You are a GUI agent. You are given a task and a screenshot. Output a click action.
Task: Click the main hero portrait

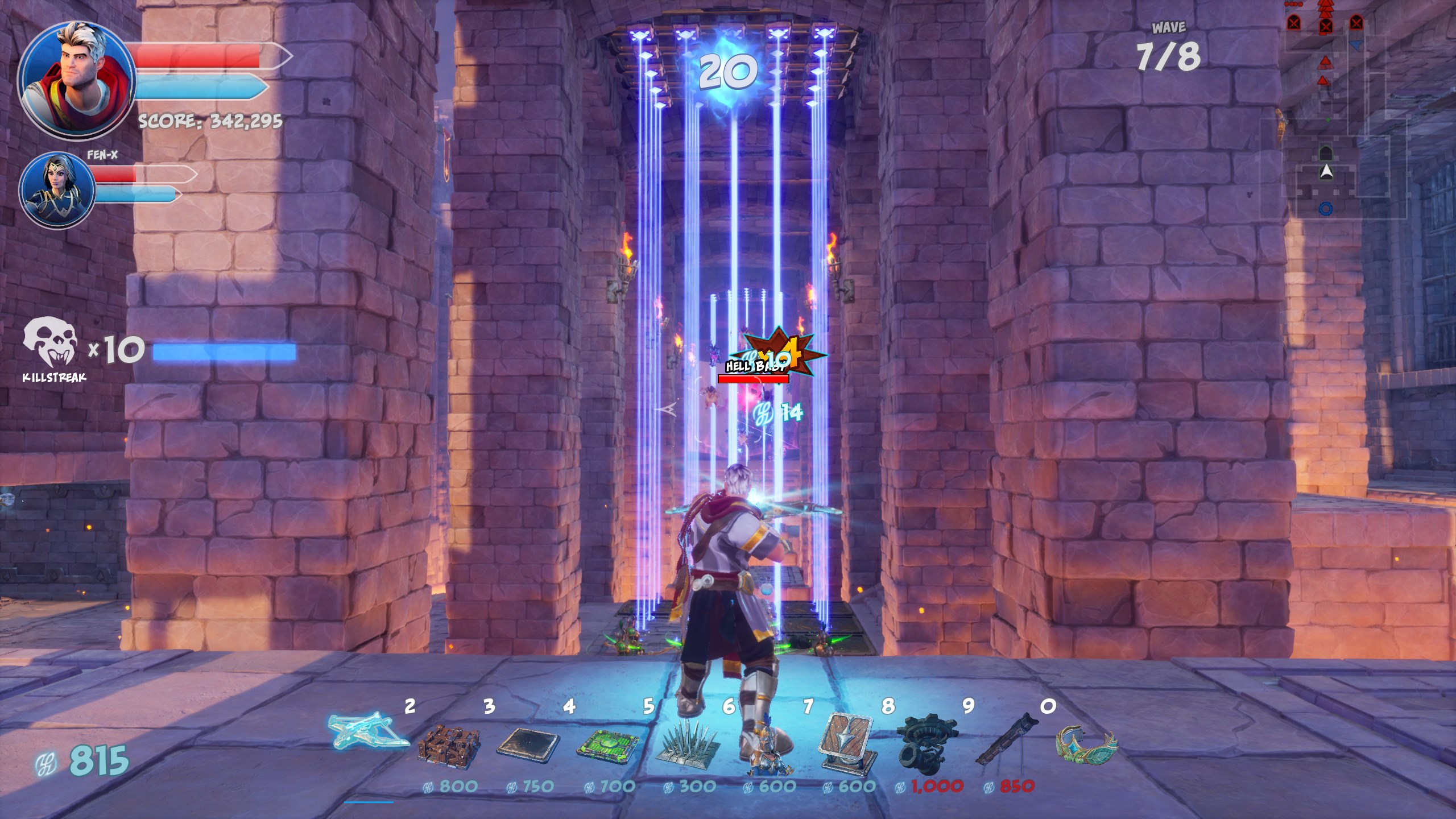click(x=76, y=81)
